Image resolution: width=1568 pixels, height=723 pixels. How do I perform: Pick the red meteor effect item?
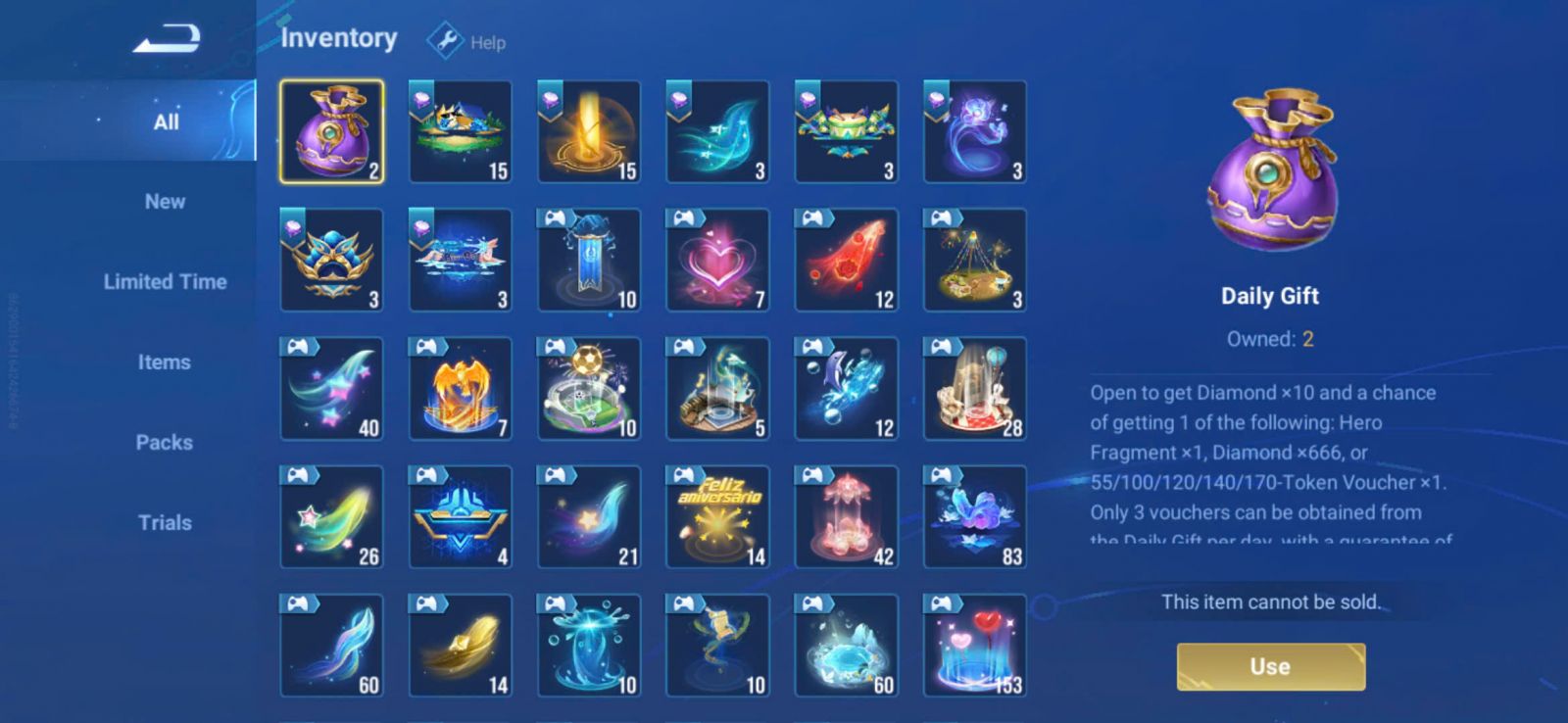[x=846, y=261]
